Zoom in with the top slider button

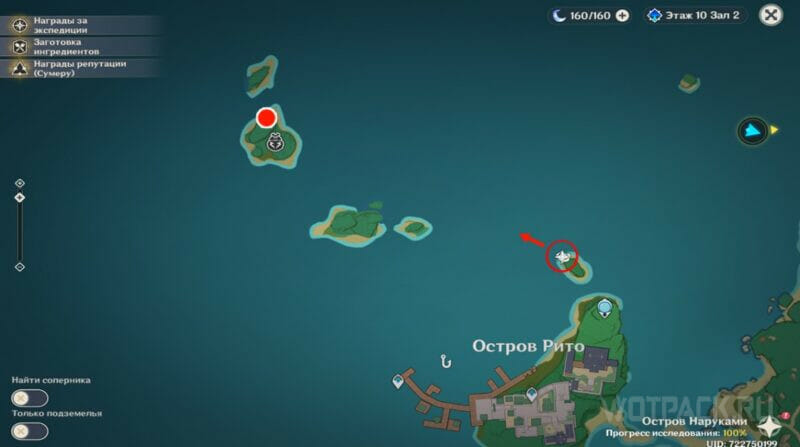(20, 183)
